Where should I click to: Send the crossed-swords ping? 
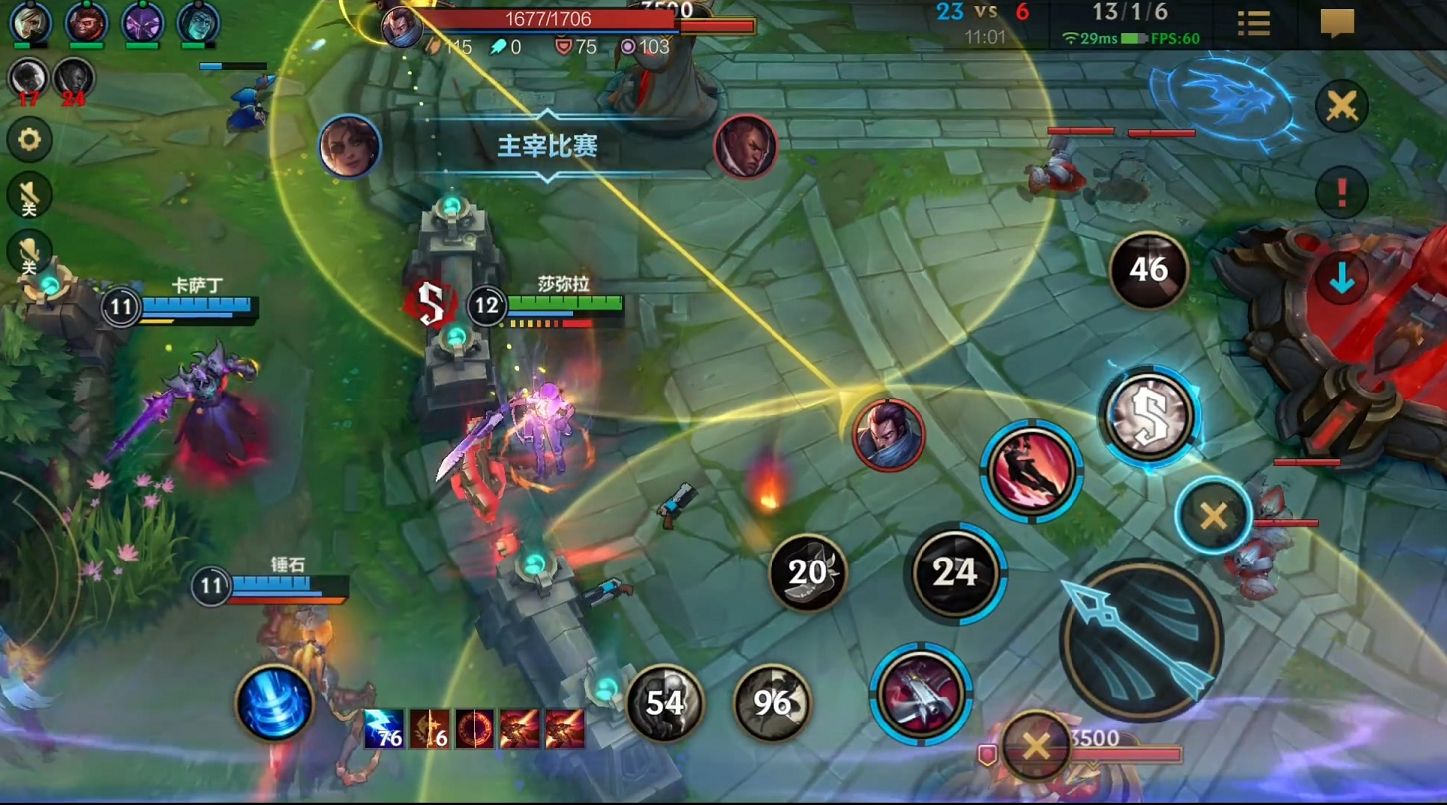(1341, 105)
